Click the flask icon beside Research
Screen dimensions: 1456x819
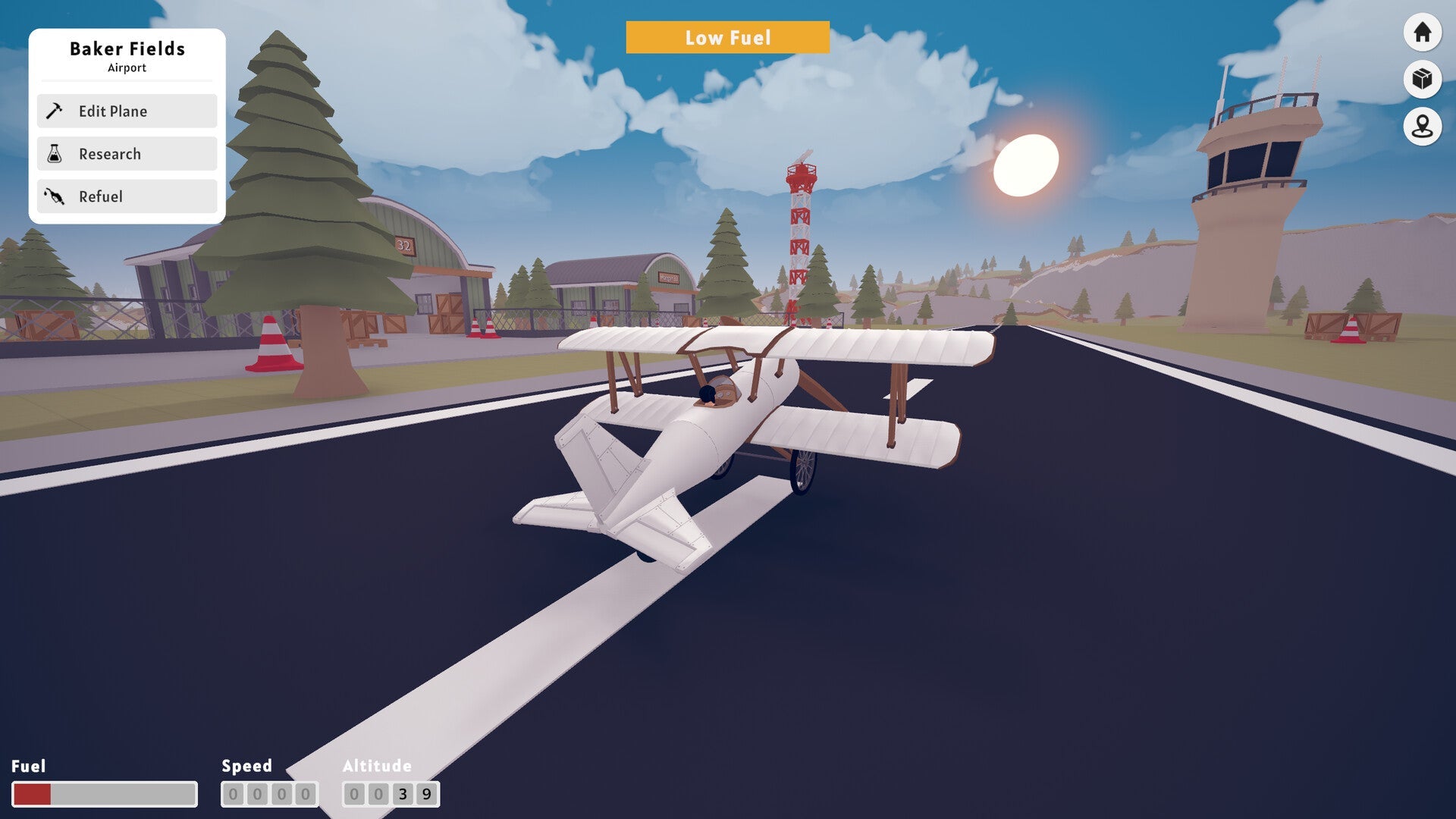pyautogui.click(x=55, y=153)
